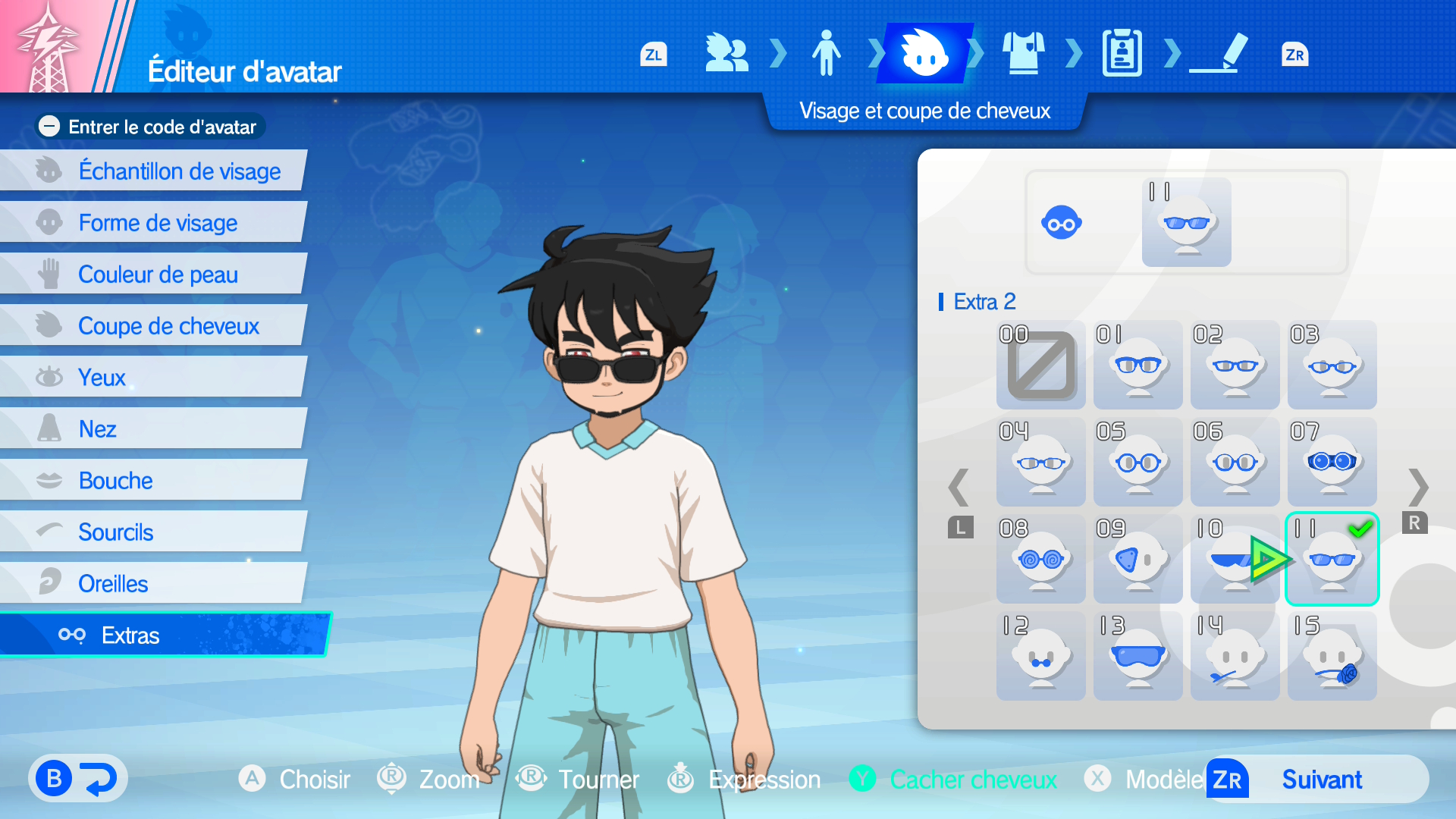Go to the previous extras page arrow
Image resolution: width=1456 pixels, height=819 pixels.
[959, 488]
